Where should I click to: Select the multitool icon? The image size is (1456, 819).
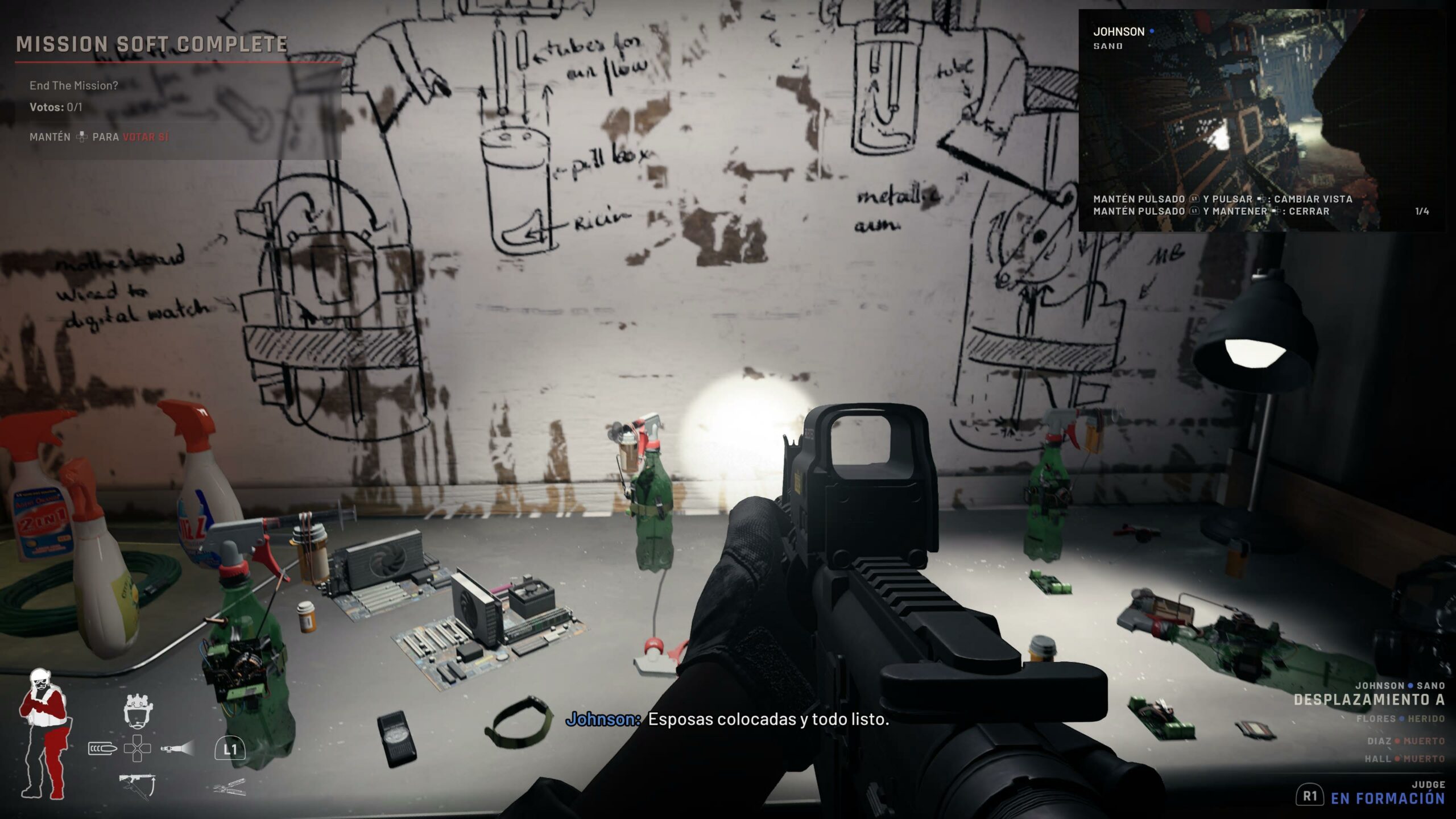230,788
